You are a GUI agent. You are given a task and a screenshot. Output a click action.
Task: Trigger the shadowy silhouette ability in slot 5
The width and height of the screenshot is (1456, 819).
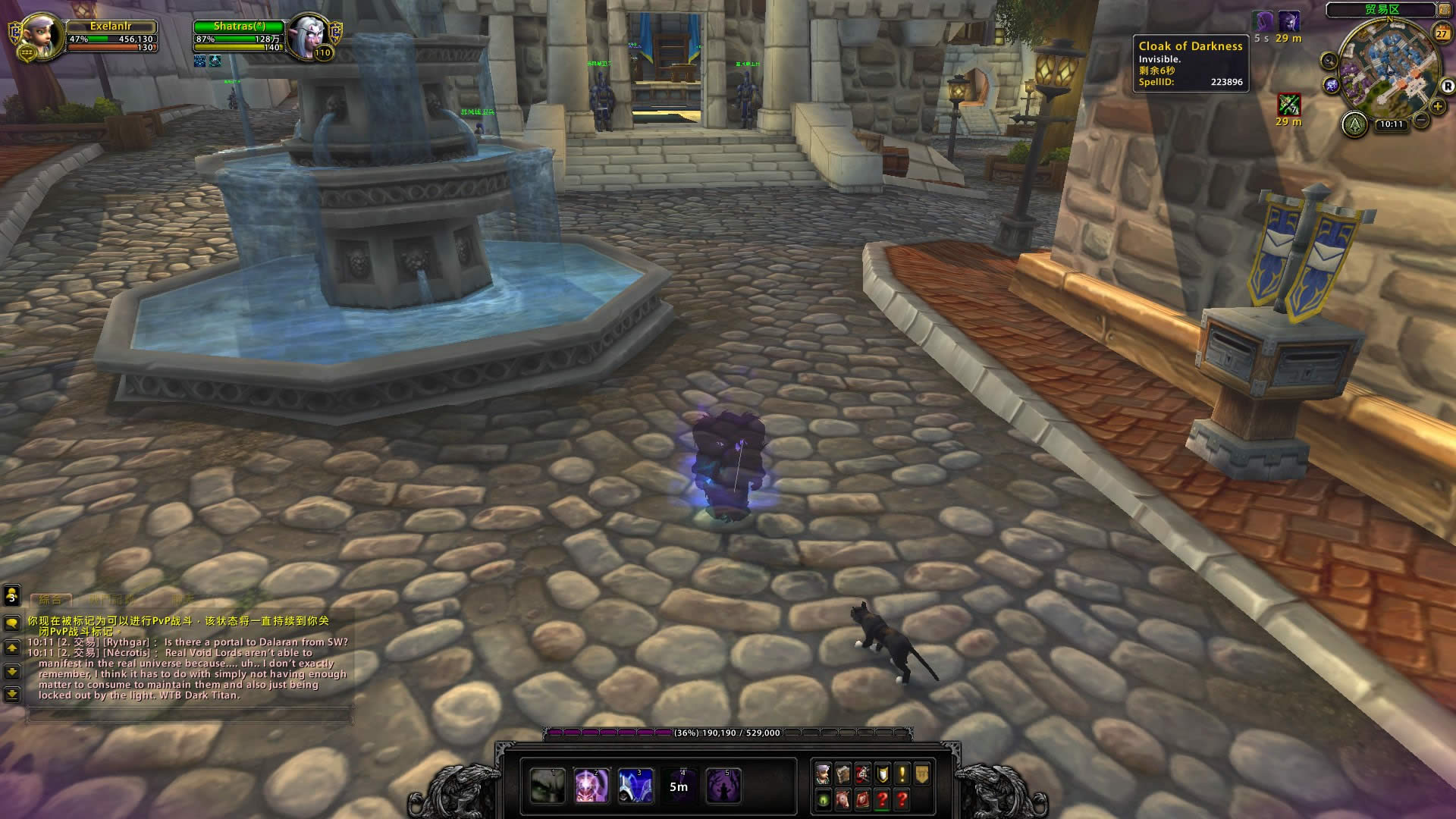click(723, 786)
